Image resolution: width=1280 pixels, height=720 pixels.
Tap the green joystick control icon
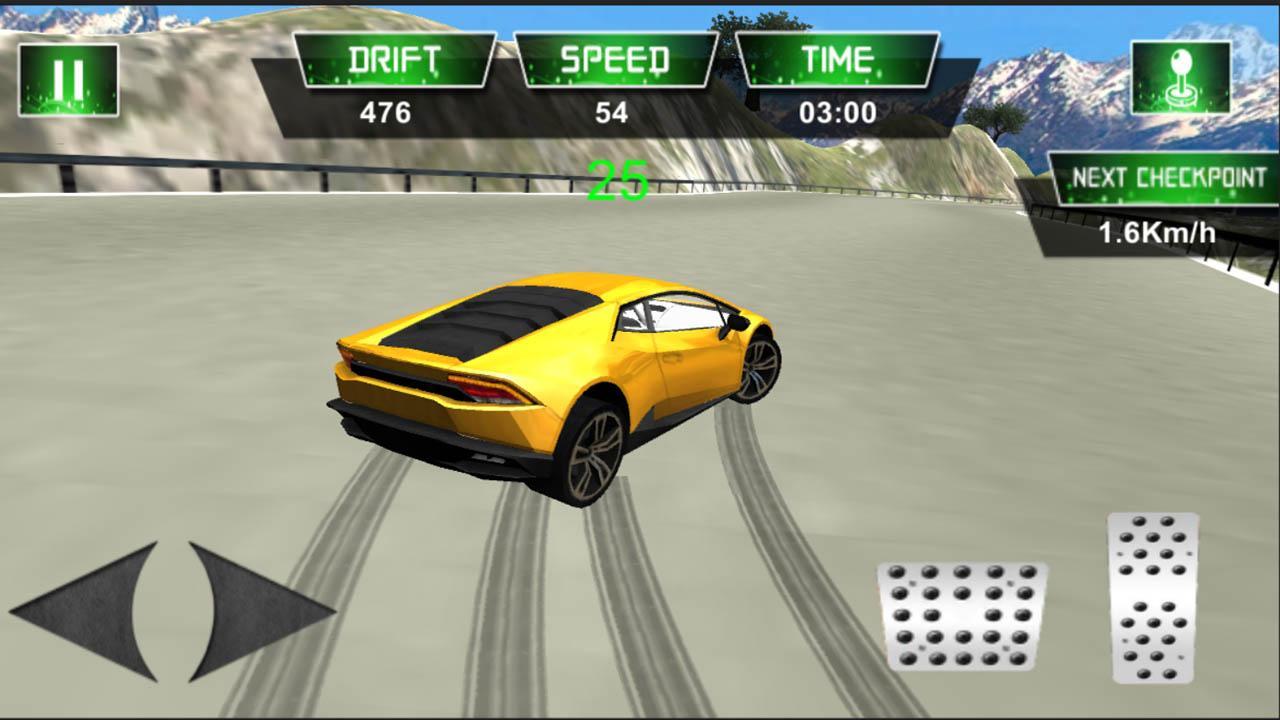pos(1180,77)
